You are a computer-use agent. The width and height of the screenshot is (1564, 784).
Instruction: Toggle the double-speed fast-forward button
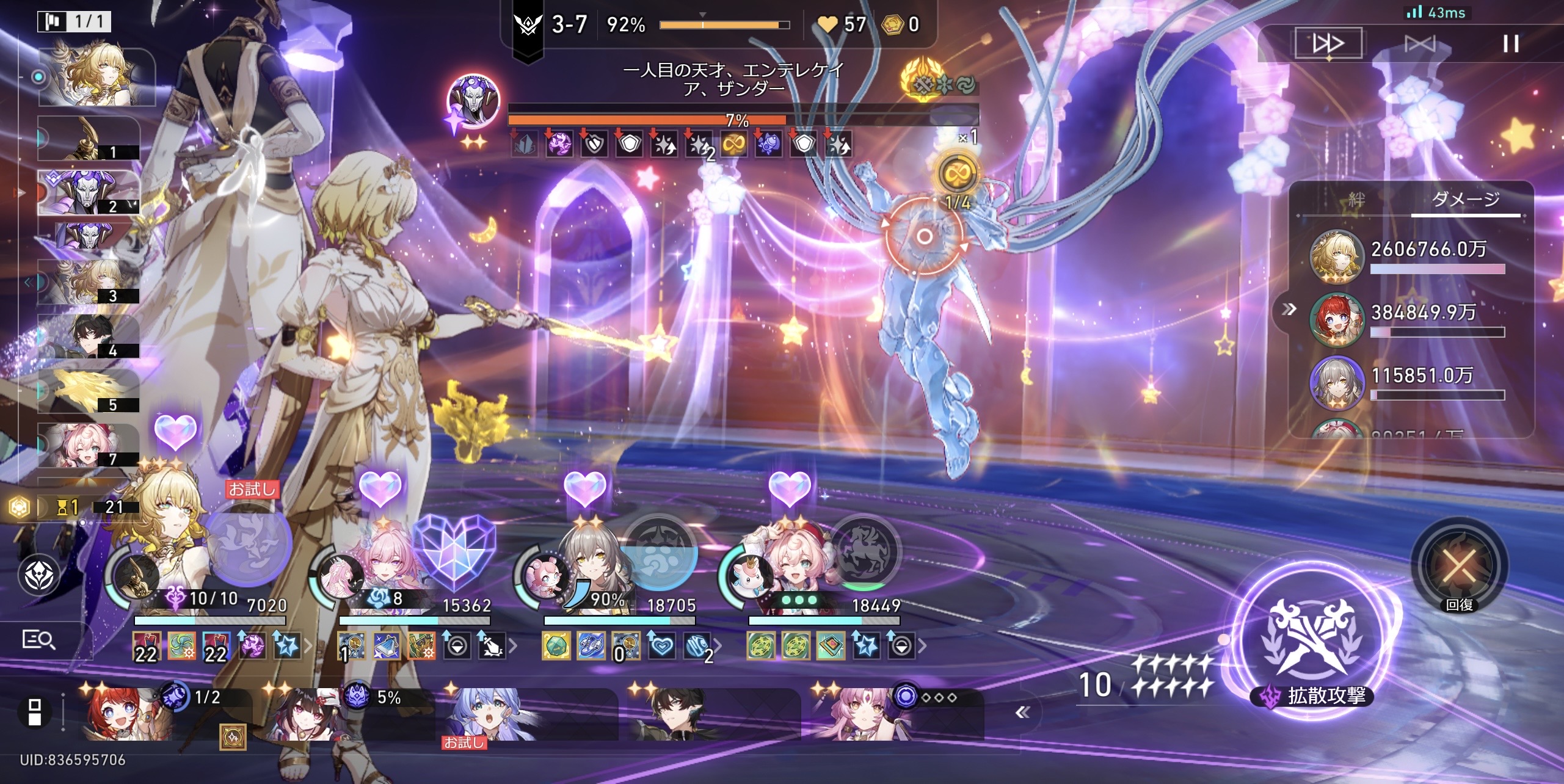click(1328, 43)
